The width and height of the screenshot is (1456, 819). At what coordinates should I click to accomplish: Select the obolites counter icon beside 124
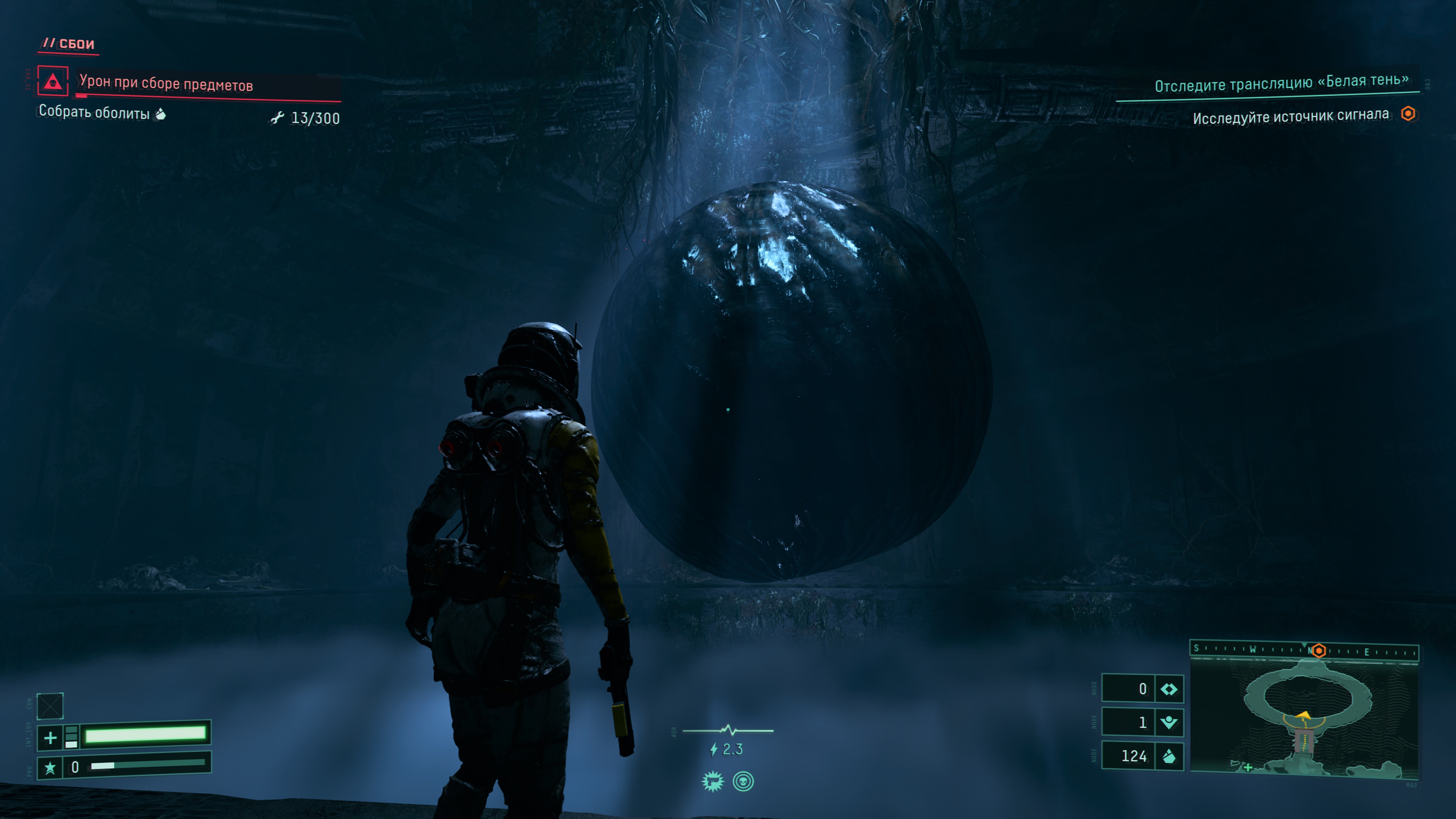1169,756
